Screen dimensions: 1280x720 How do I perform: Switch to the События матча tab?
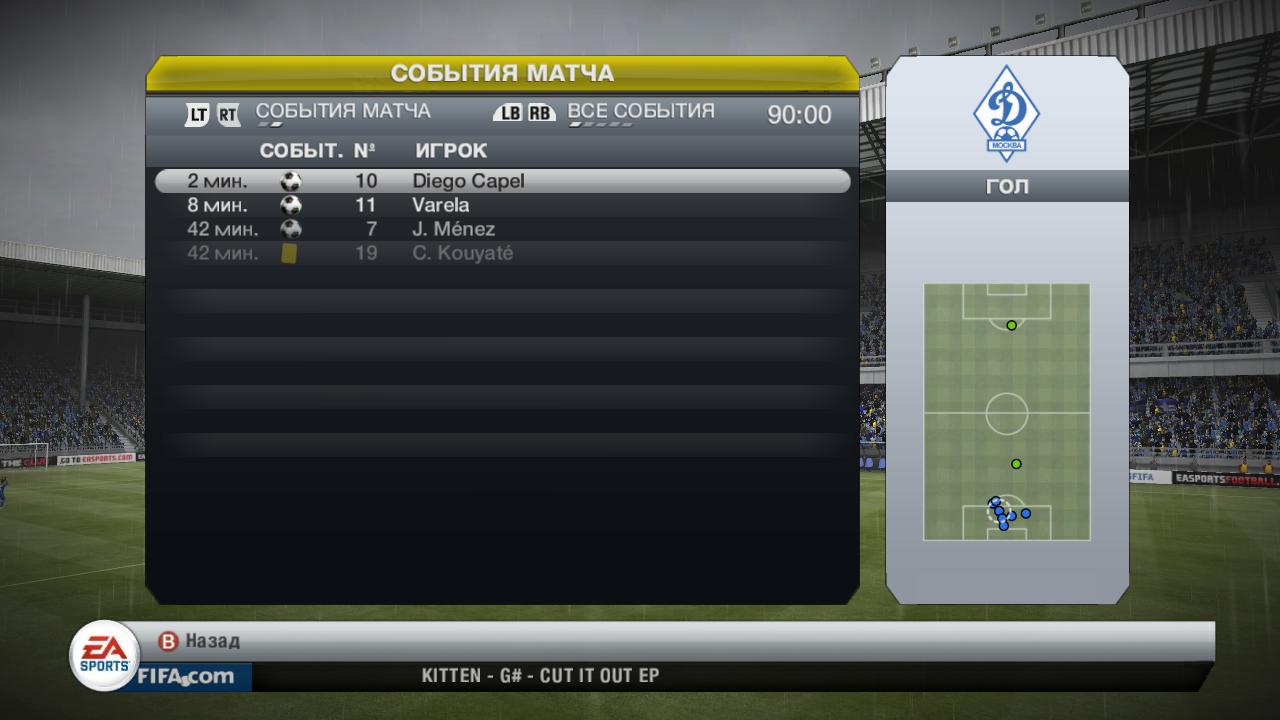343,112
